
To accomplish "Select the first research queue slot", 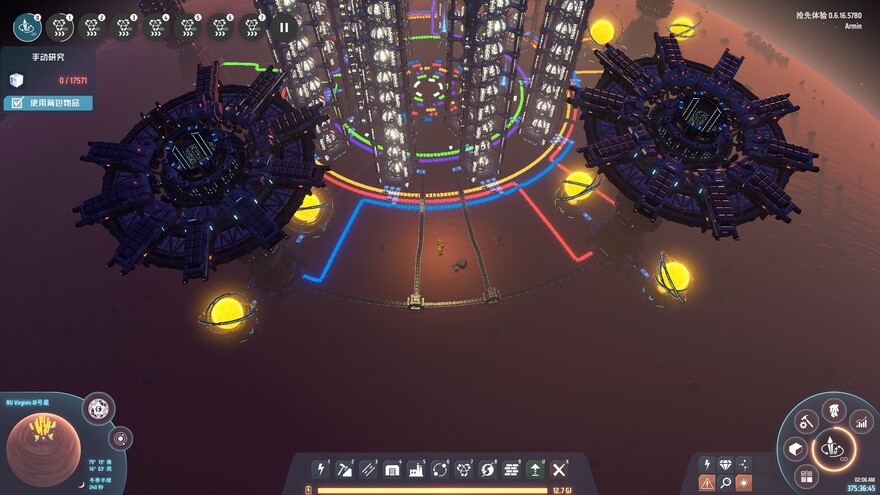I will (27, 27).
